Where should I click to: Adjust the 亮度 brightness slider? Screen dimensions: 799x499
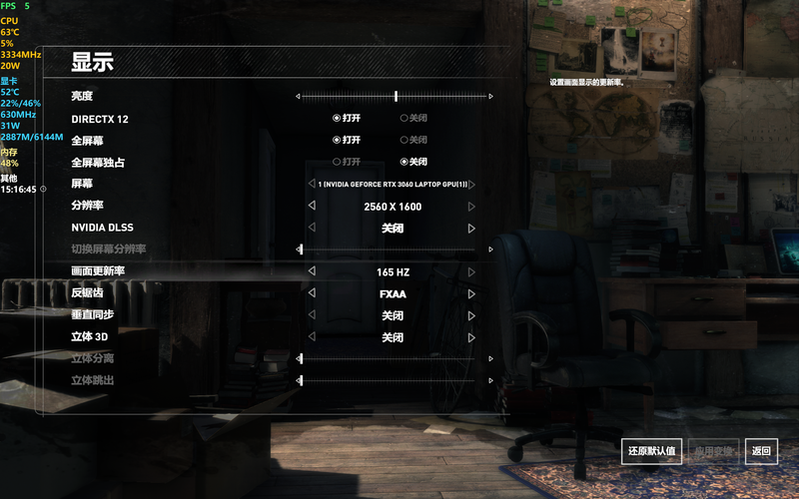(x=396, y=96)
